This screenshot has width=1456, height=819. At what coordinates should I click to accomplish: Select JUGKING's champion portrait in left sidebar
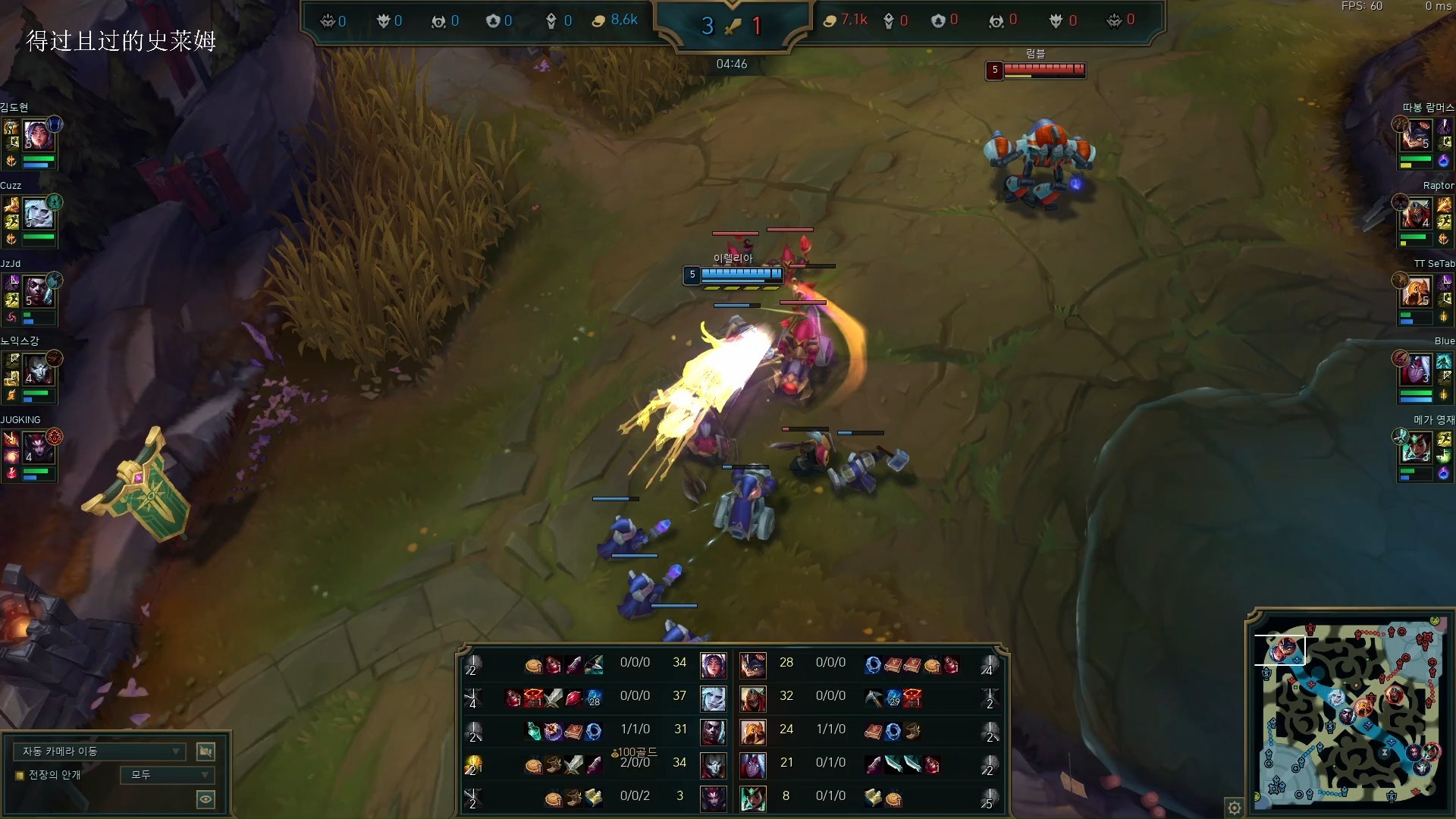[x=39, y=448]
